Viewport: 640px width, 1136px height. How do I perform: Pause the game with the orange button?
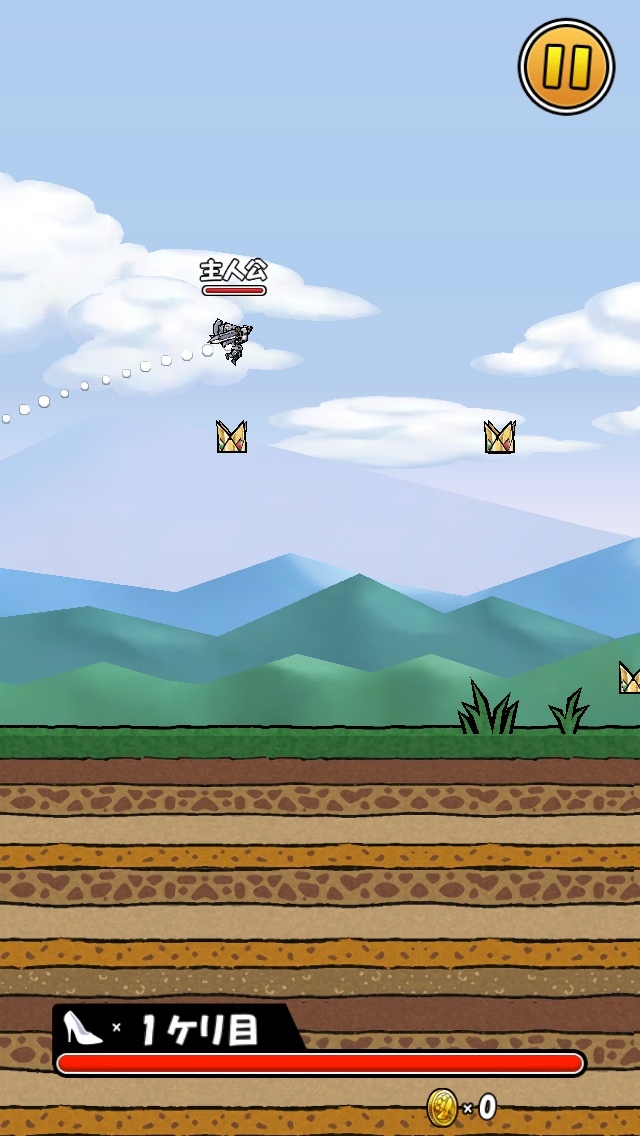coord(566,66)
